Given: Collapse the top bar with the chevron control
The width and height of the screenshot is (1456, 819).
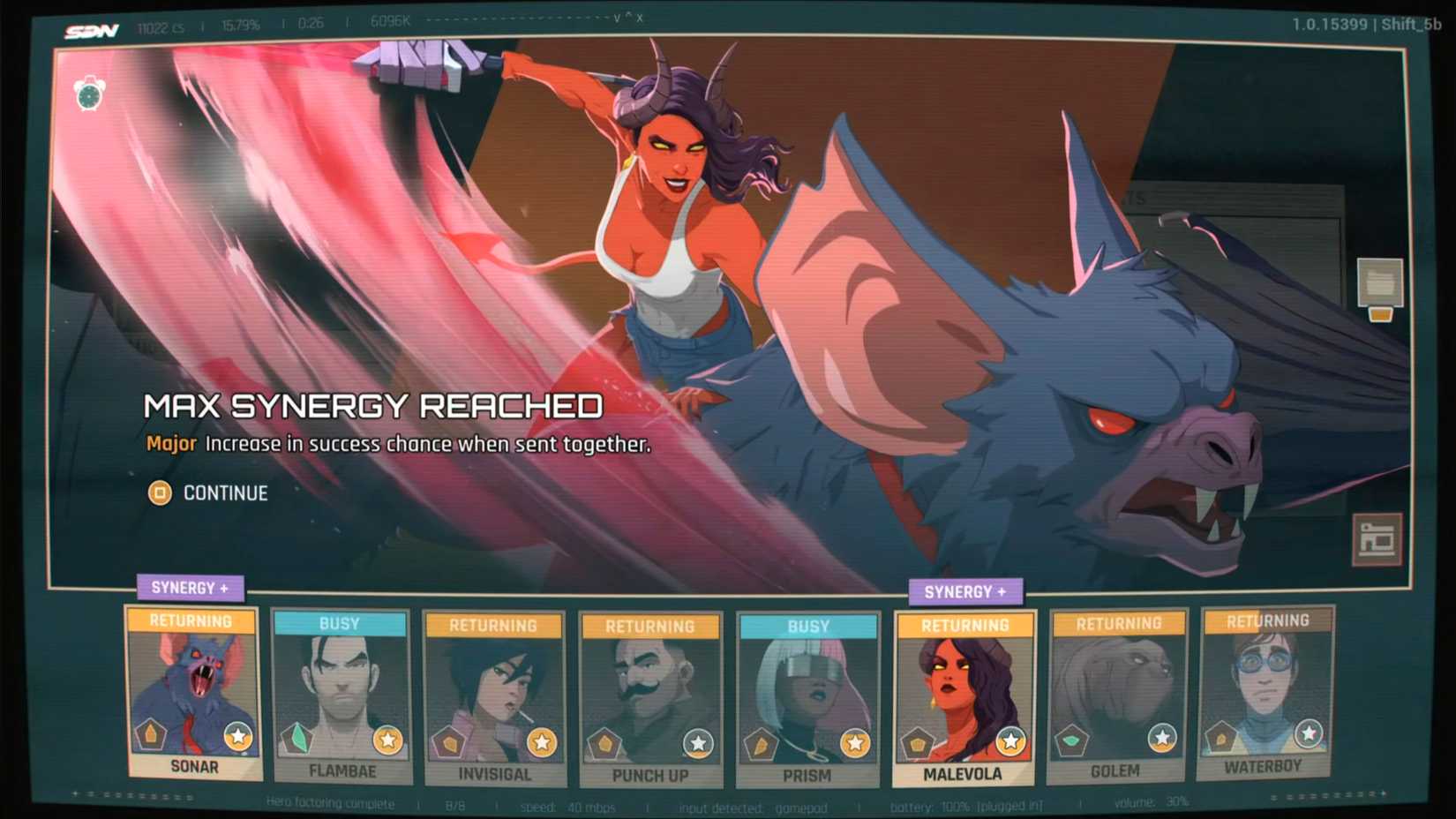Looking at the screenshot, I should point(618,19).
